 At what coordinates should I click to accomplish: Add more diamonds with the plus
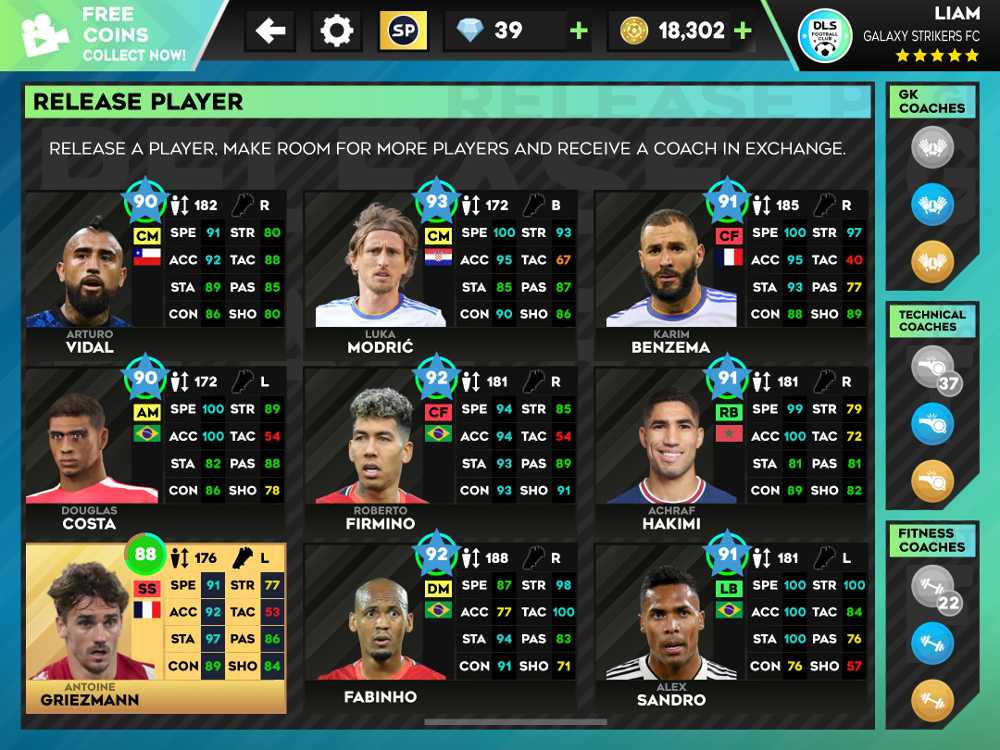[578, 31]
